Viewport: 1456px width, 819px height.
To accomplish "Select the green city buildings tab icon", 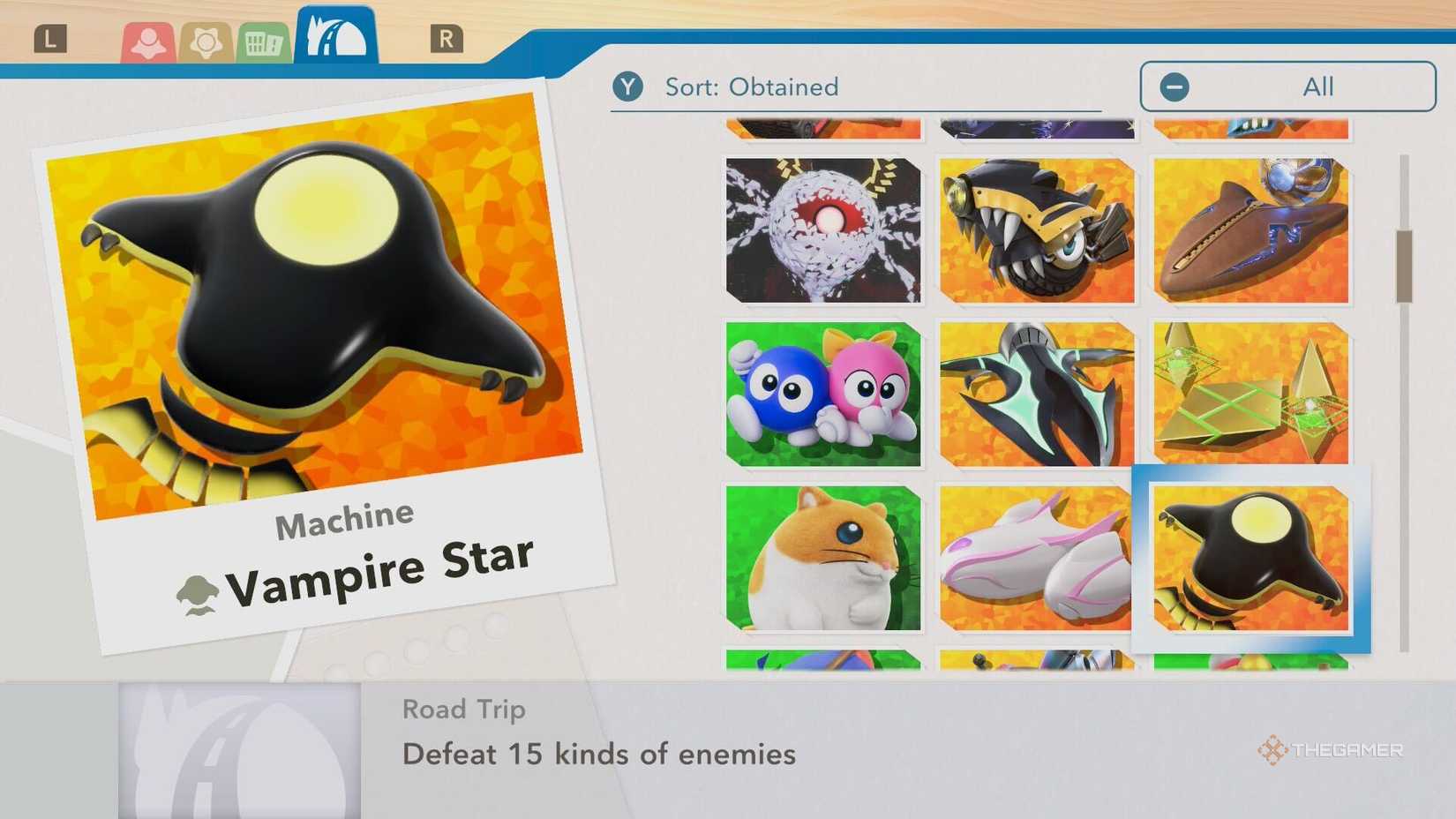I will point(262,39).
